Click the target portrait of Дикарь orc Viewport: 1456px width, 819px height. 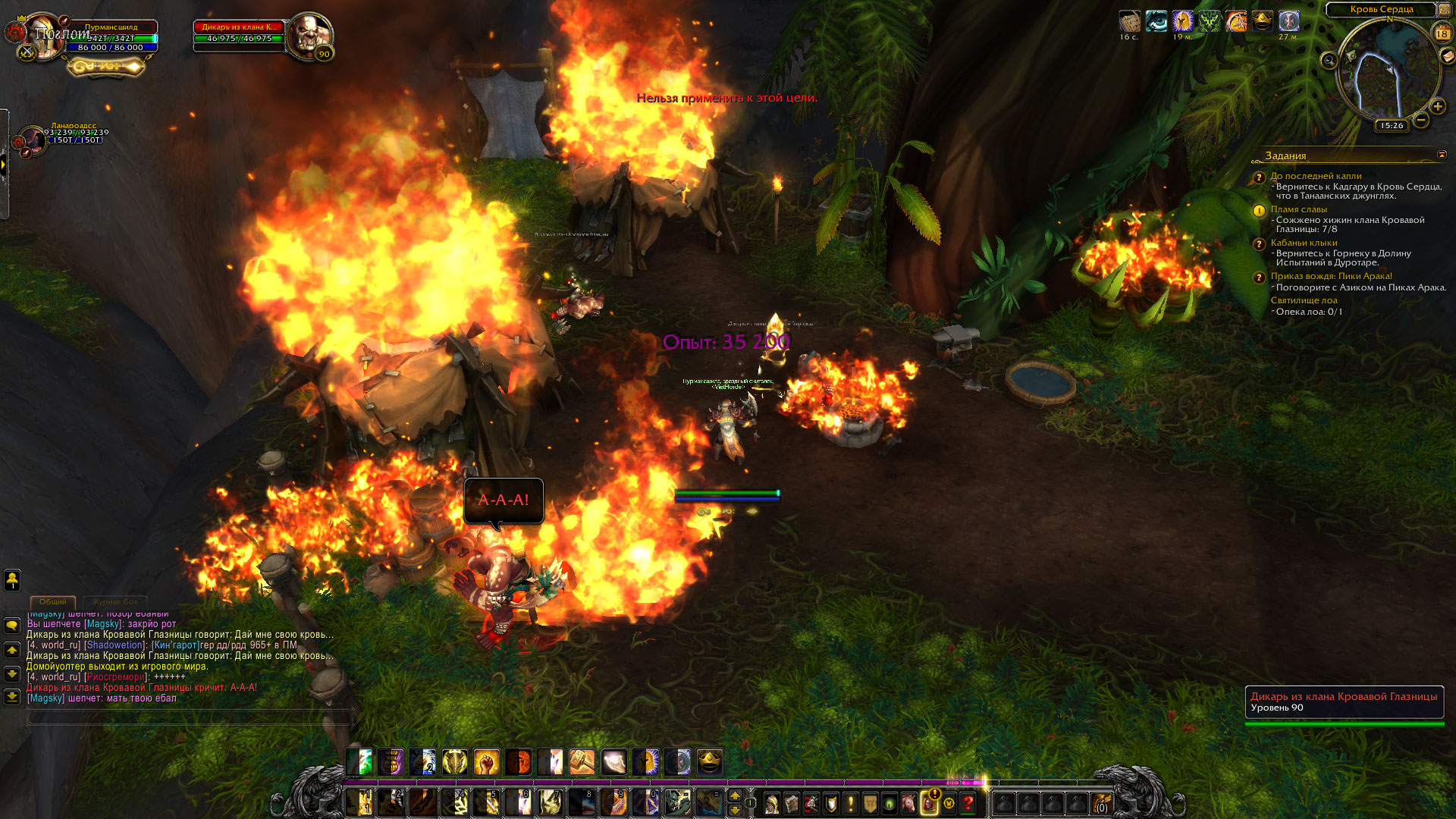(309, 36)
